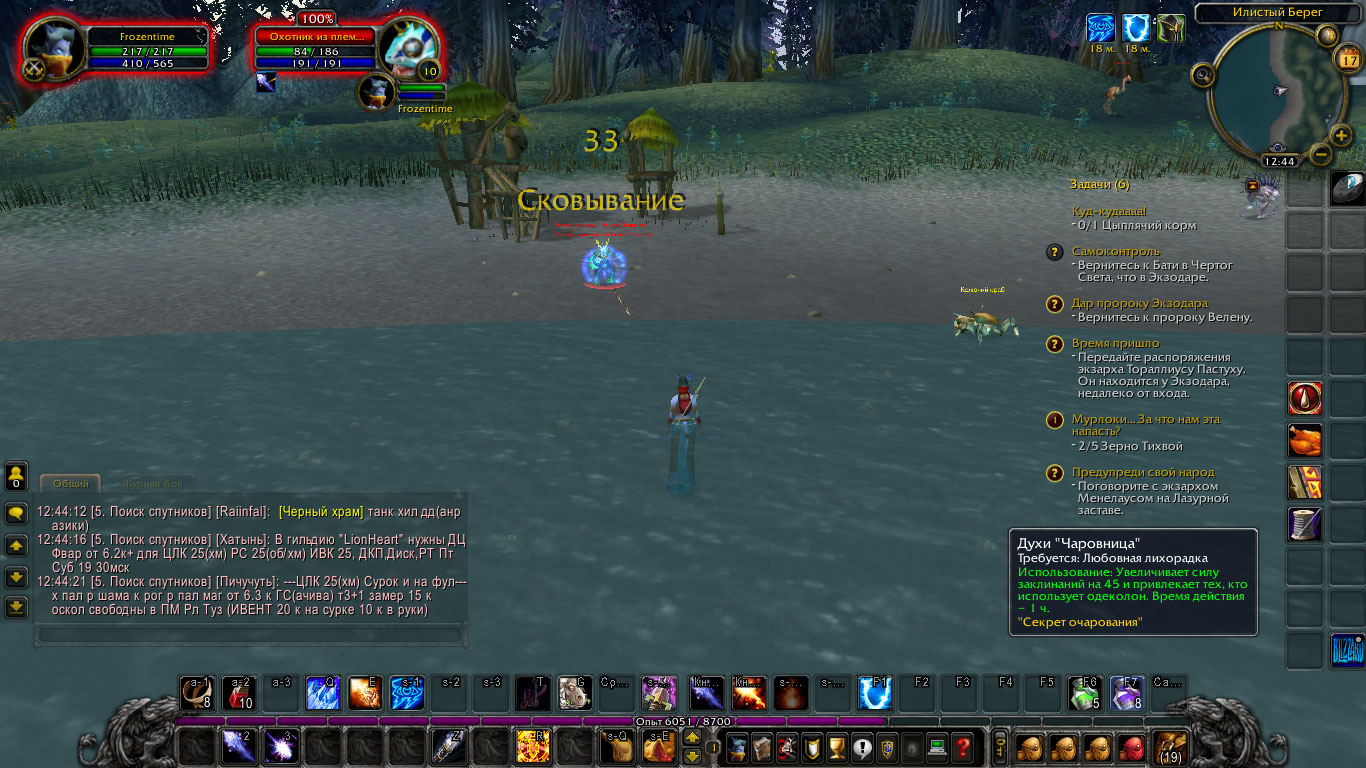Click the minimap tracking magnifier button

[x=1202, y=74]
